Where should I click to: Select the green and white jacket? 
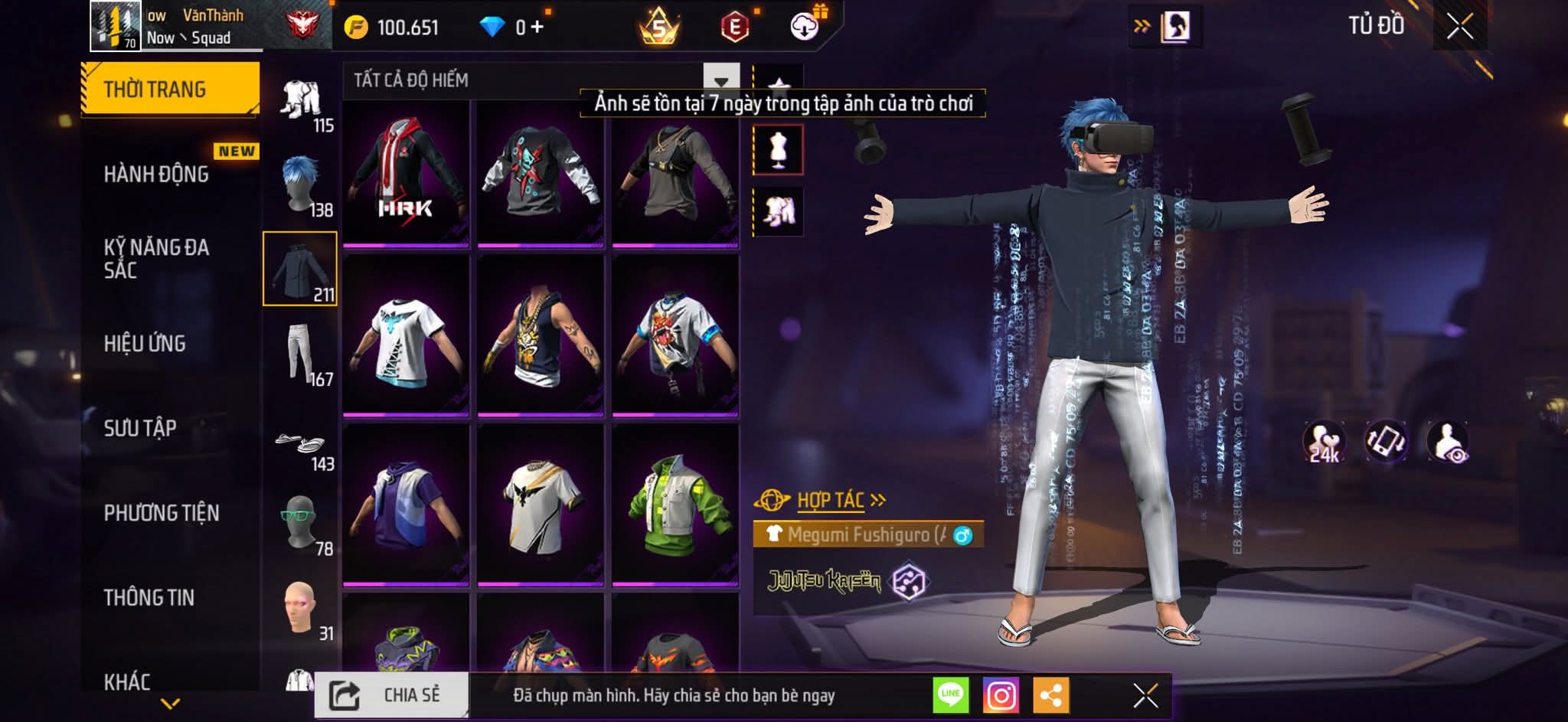pos(675,505)
